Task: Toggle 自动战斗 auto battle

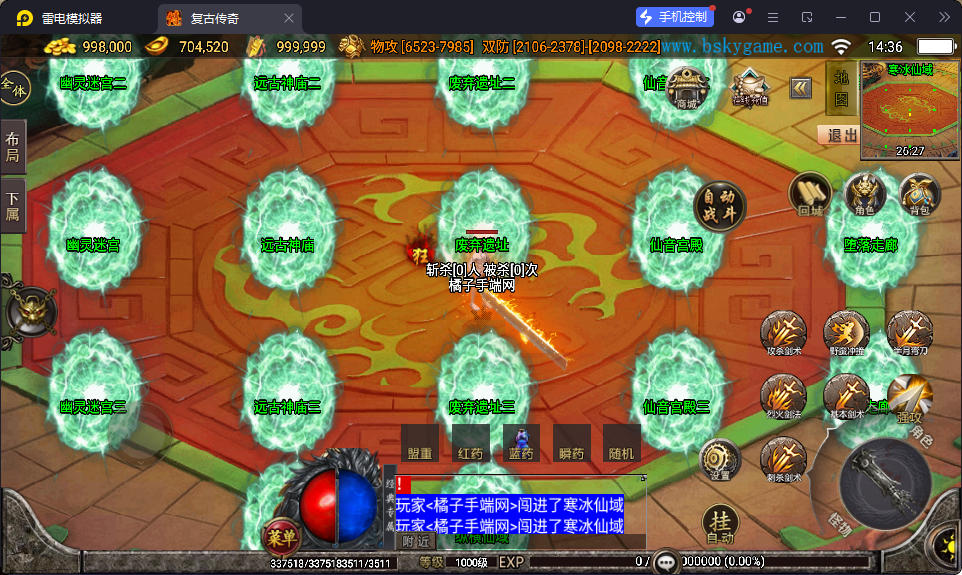Action: (x=718, y=205)
